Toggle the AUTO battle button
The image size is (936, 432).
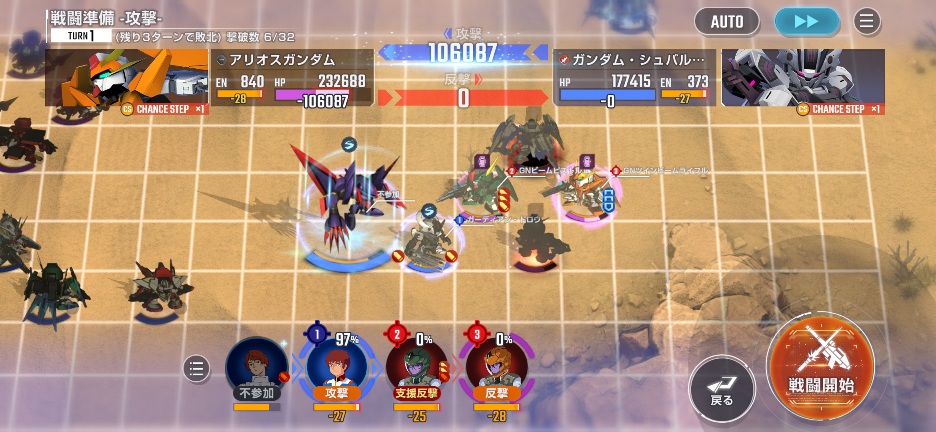pos(727,20)
